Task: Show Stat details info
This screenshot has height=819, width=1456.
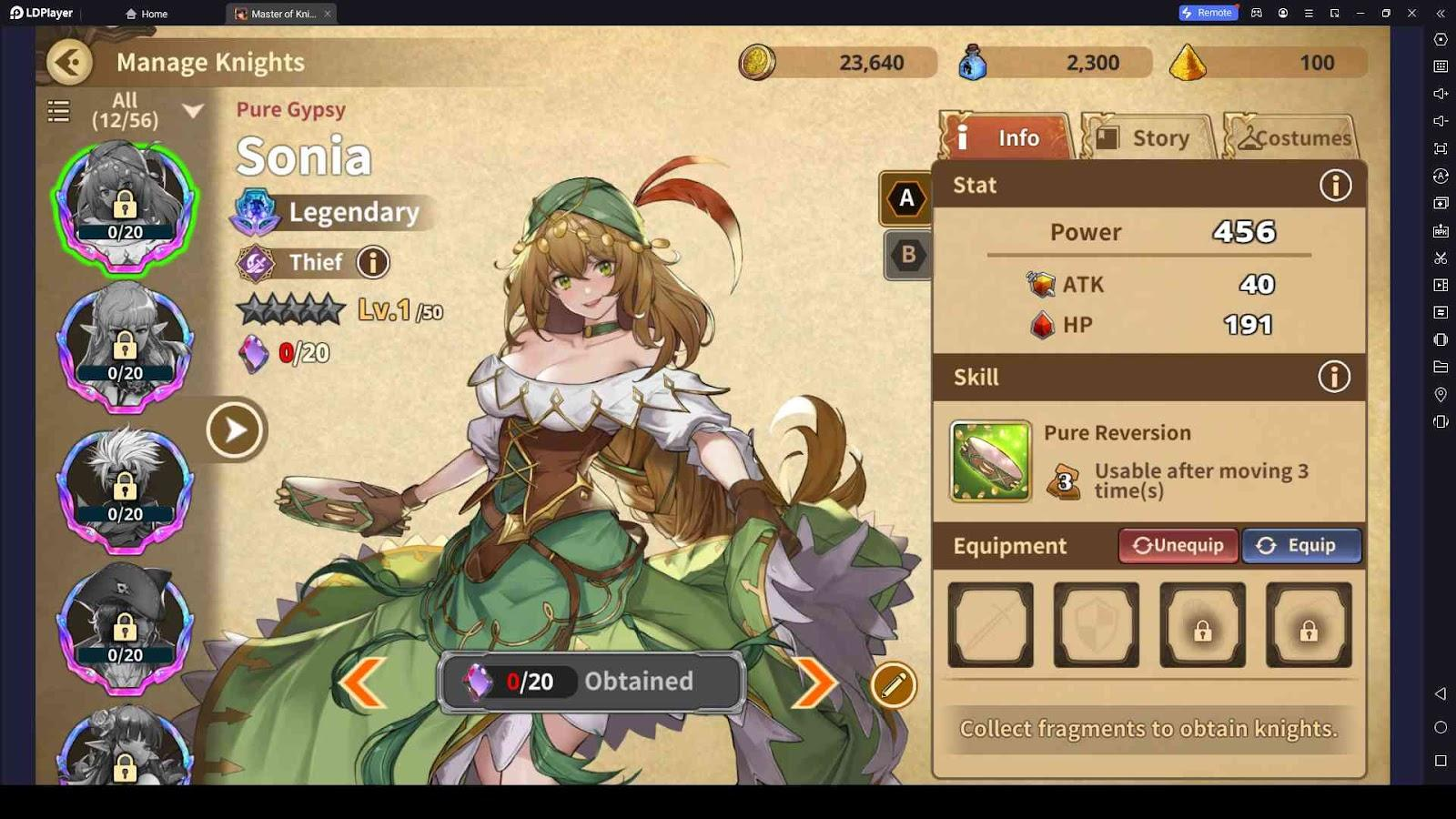Action: click(1335, 186)
